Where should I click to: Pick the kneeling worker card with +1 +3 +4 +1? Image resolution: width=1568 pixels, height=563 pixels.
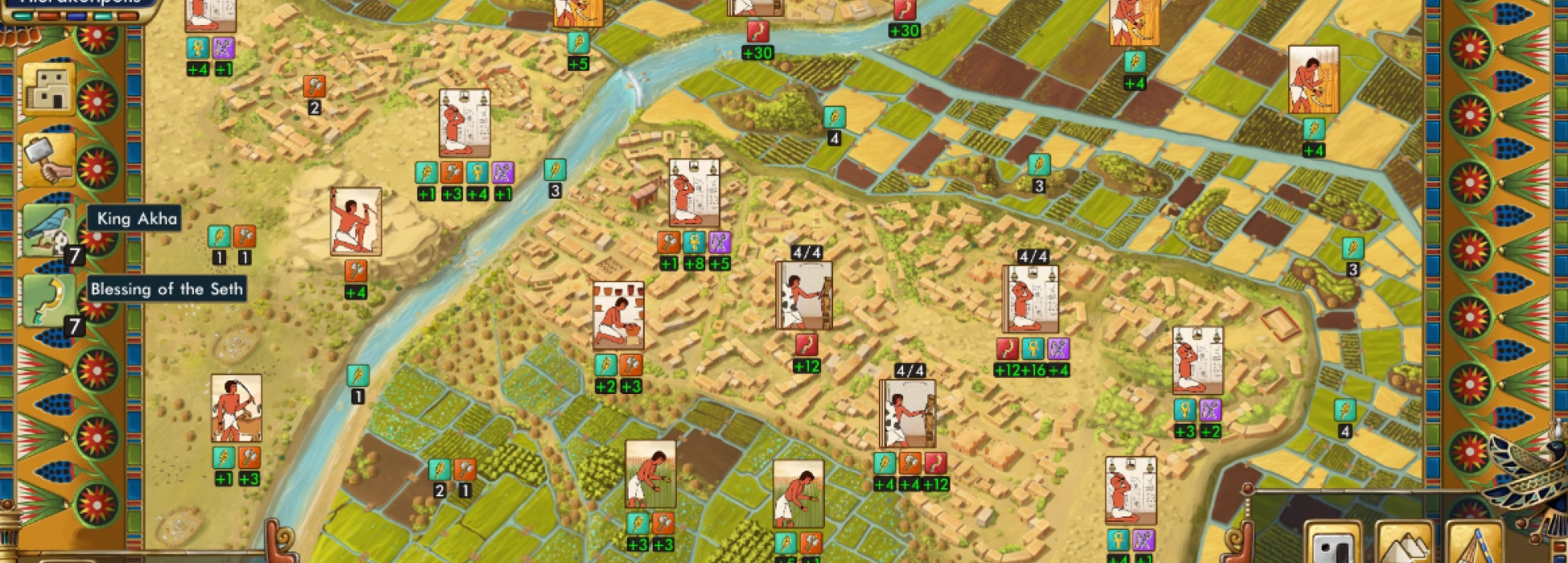point(465,123)
